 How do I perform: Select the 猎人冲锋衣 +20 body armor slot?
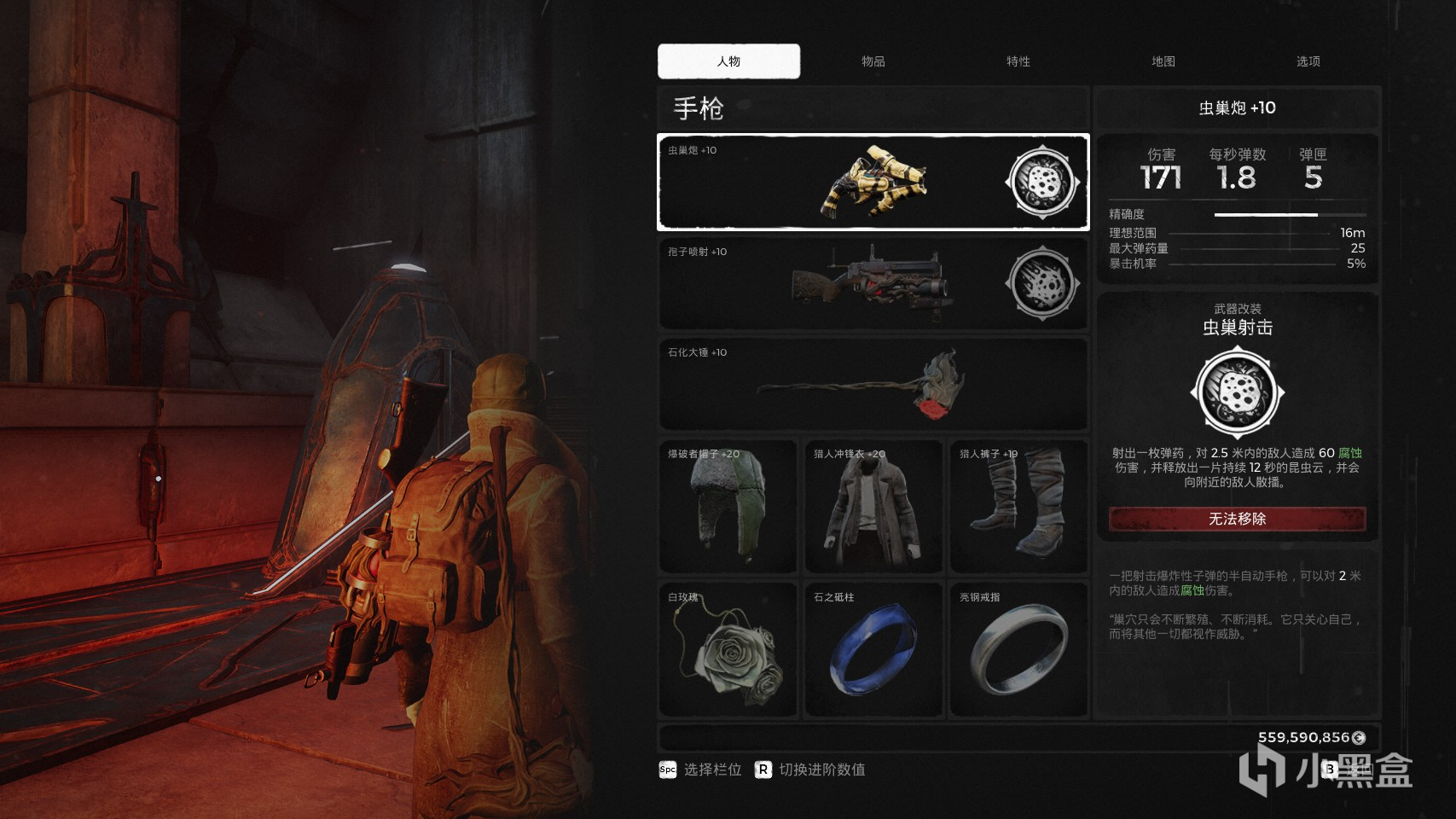(873, 507)
